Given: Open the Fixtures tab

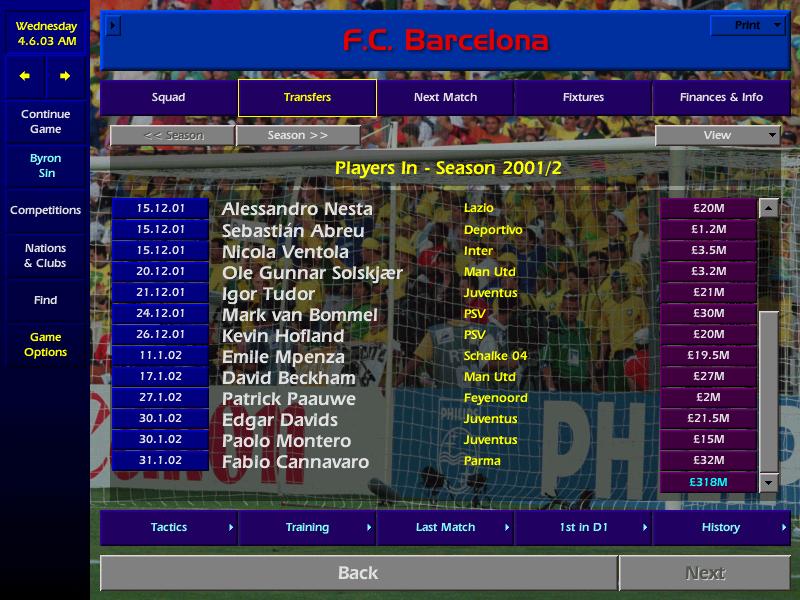Looking at the screenshot, I should point(583,98).
